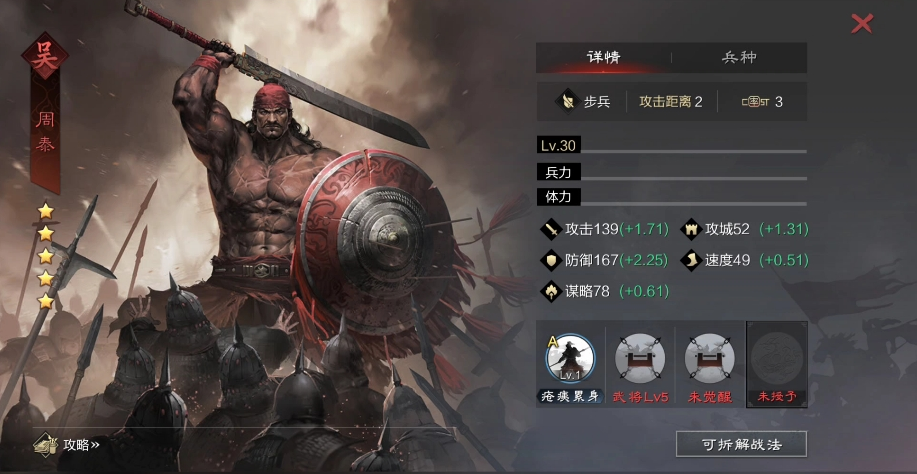This screenshot has width=917, height=474.
Task: Select the 详情 tab
Action: tap(603, 57)
